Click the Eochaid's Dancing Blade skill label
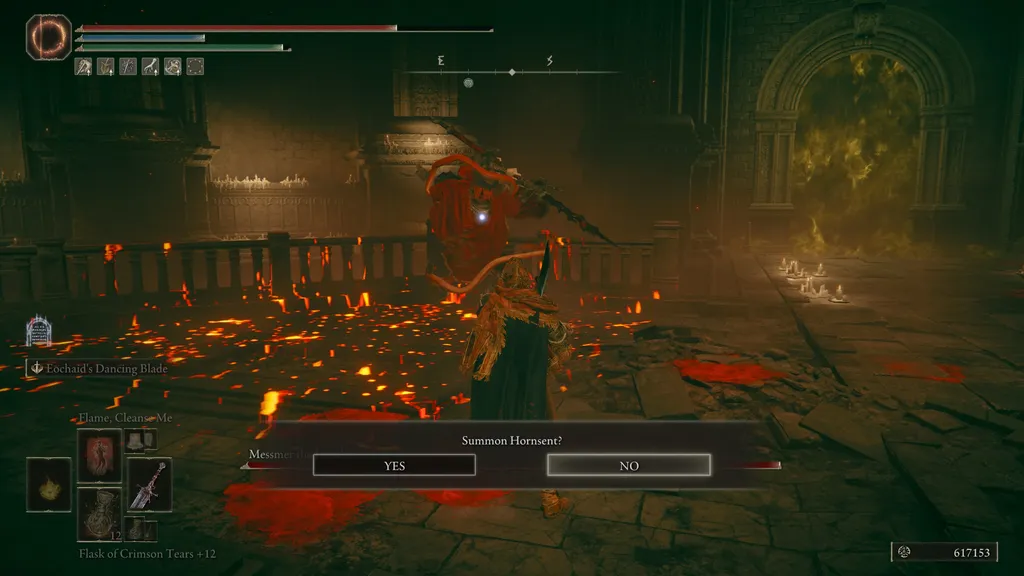Image resolution: width=1024 pixels, height=576 pixels. (x=98, y=368)
